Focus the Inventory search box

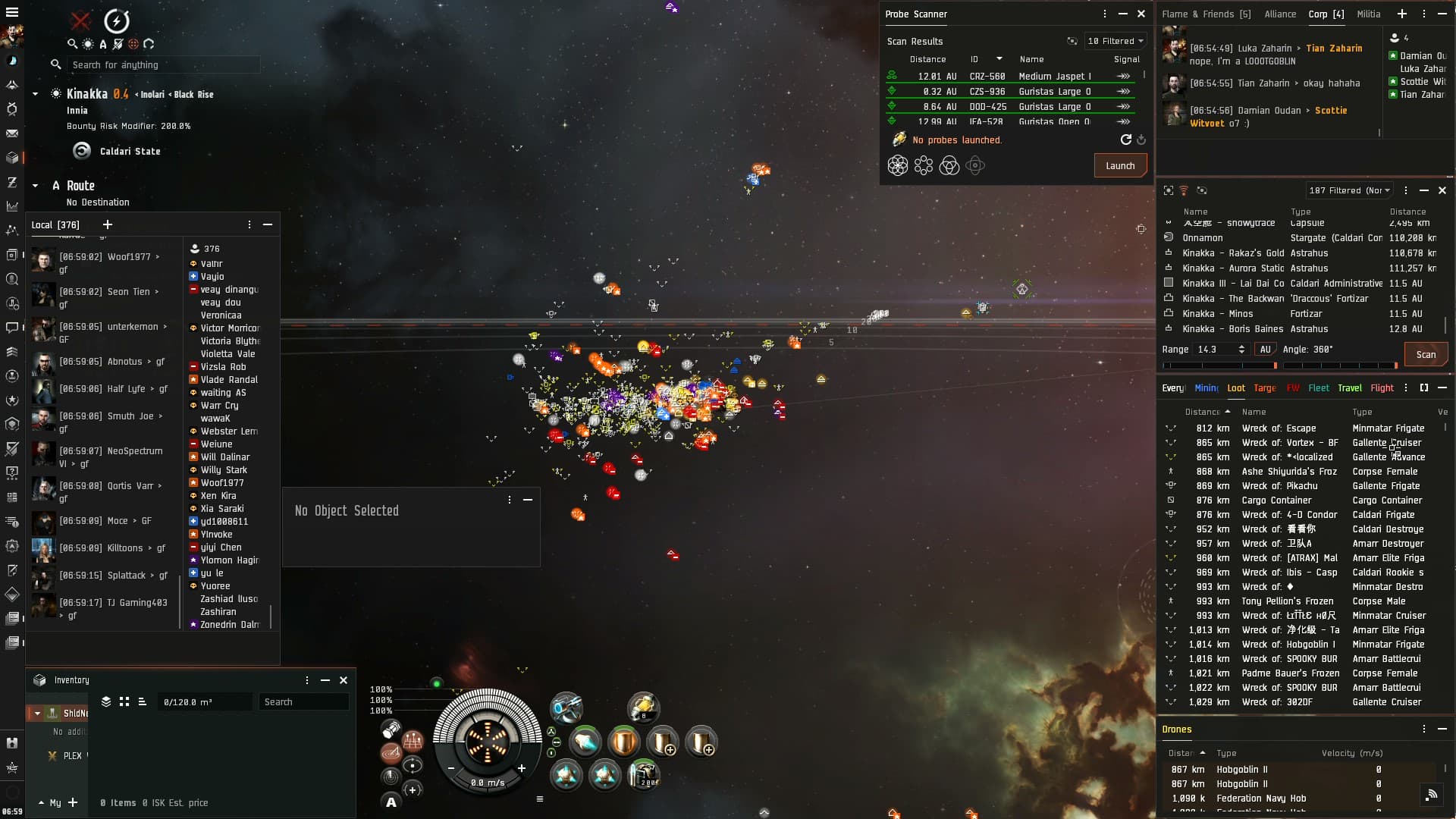[303, 702]
